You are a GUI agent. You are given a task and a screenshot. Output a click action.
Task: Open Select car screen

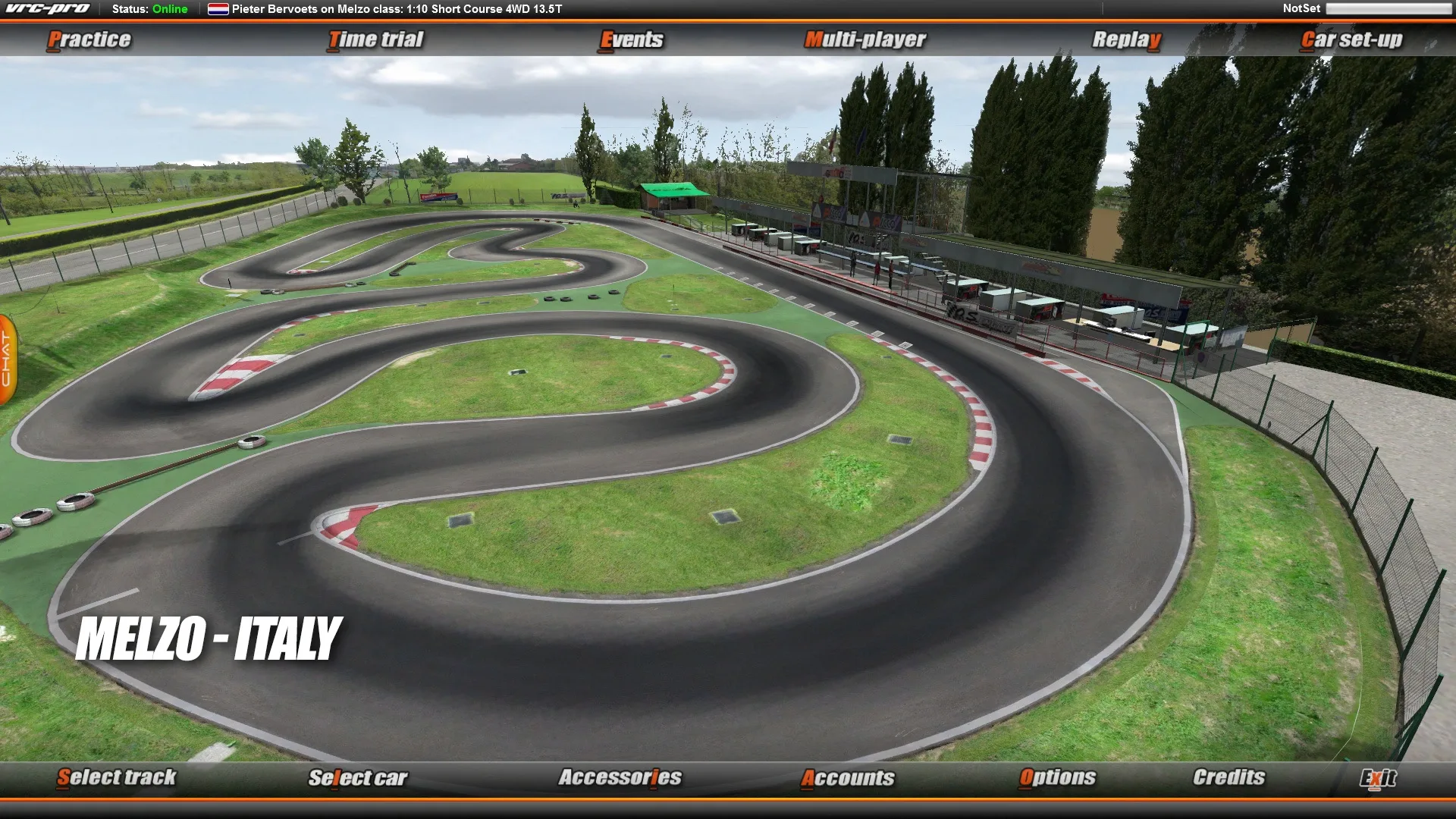(357, 777)
